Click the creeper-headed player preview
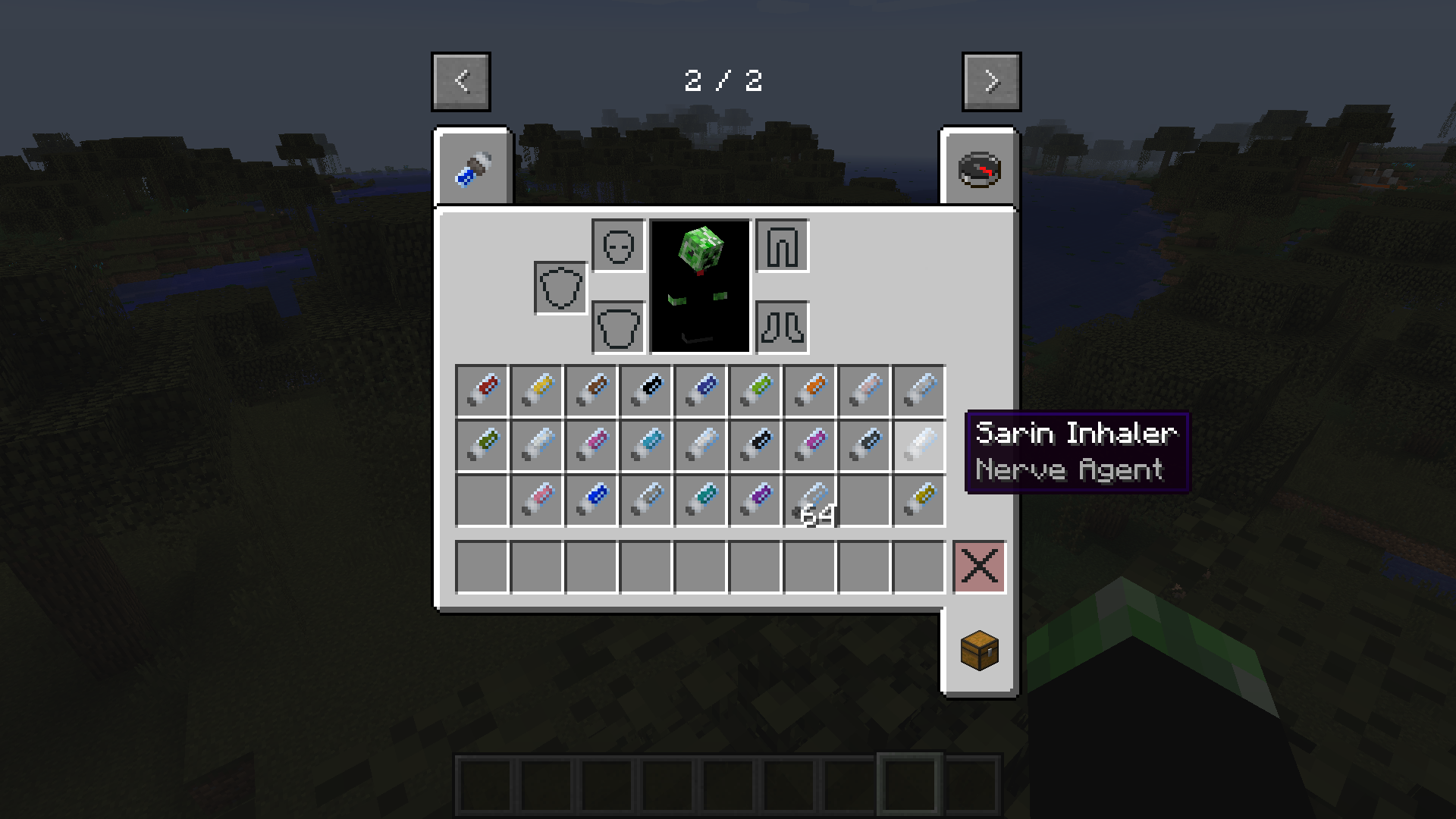This screenshot has height=819, width=1456. [698, 286]
